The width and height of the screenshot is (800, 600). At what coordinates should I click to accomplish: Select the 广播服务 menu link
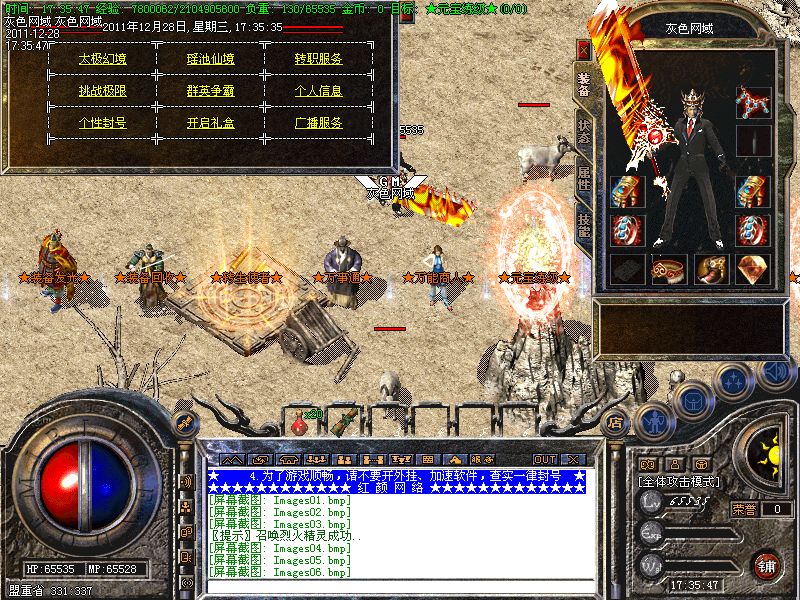(x=319, y=123)
